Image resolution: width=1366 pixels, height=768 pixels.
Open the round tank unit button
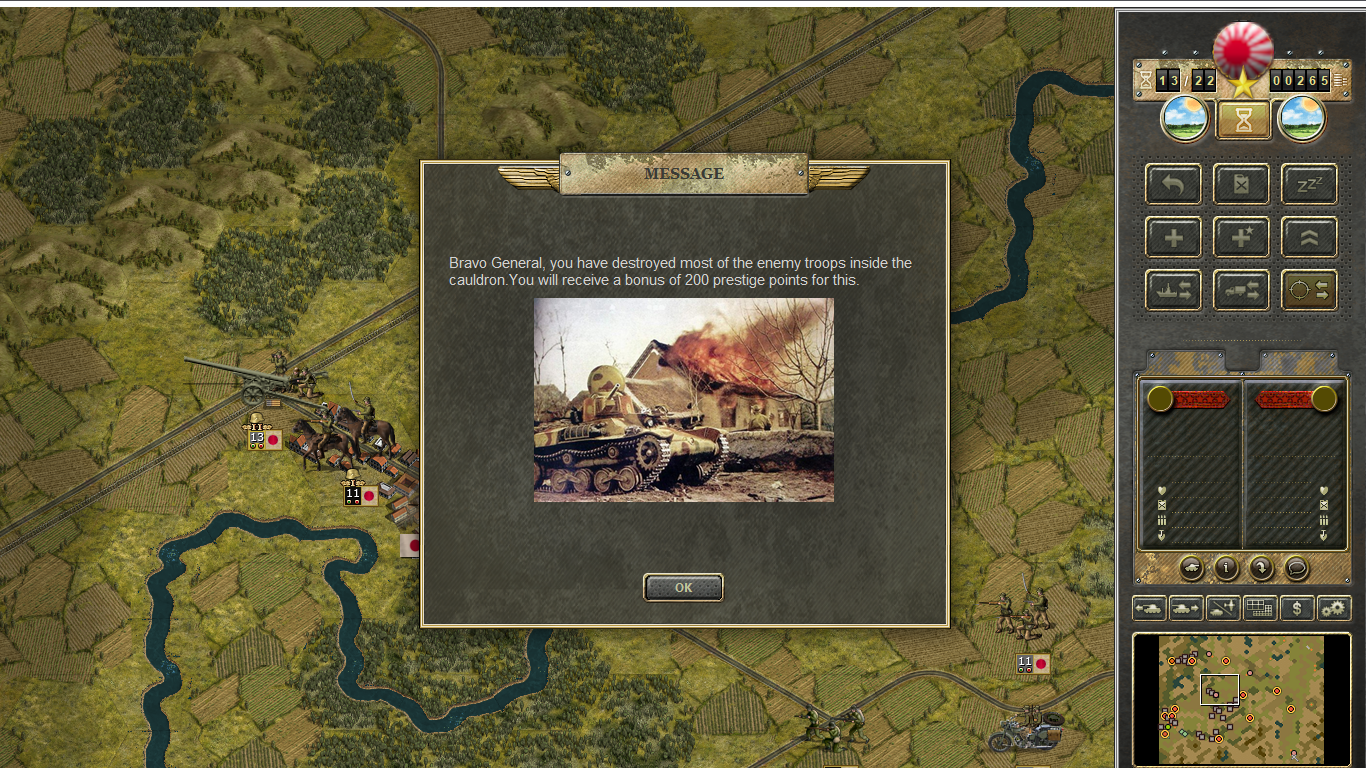[x=1191, y=568]
